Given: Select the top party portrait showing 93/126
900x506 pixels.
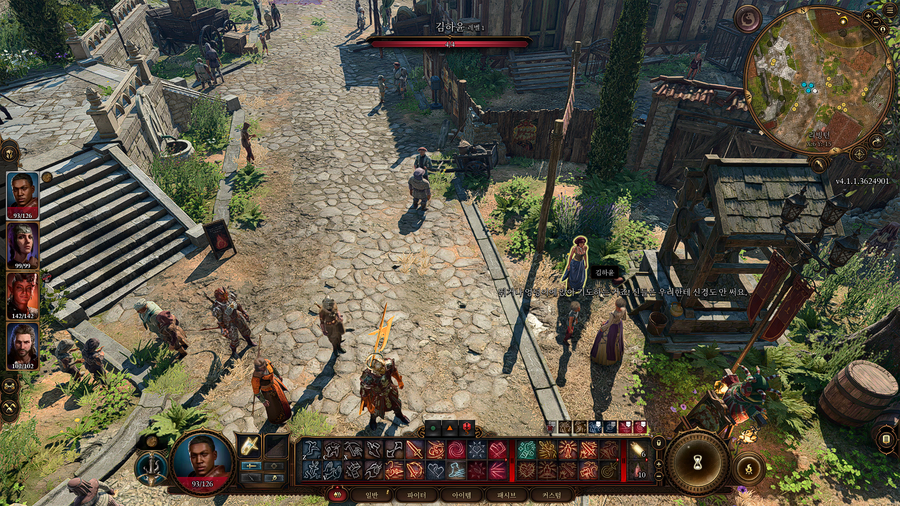Looking at the screenshot, I should [22, 193].
